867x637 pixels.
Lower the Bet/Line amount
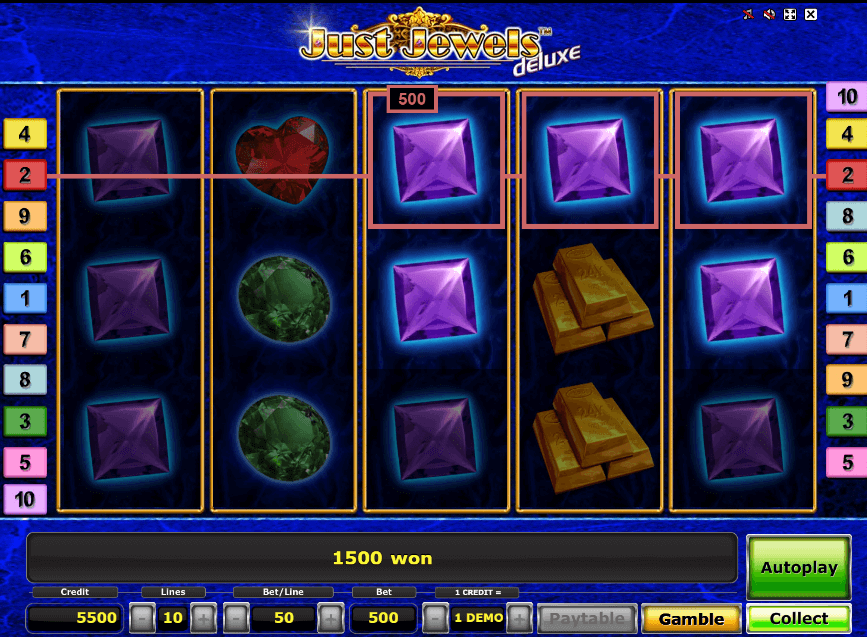pyautogui.click(x=236, y=618)
